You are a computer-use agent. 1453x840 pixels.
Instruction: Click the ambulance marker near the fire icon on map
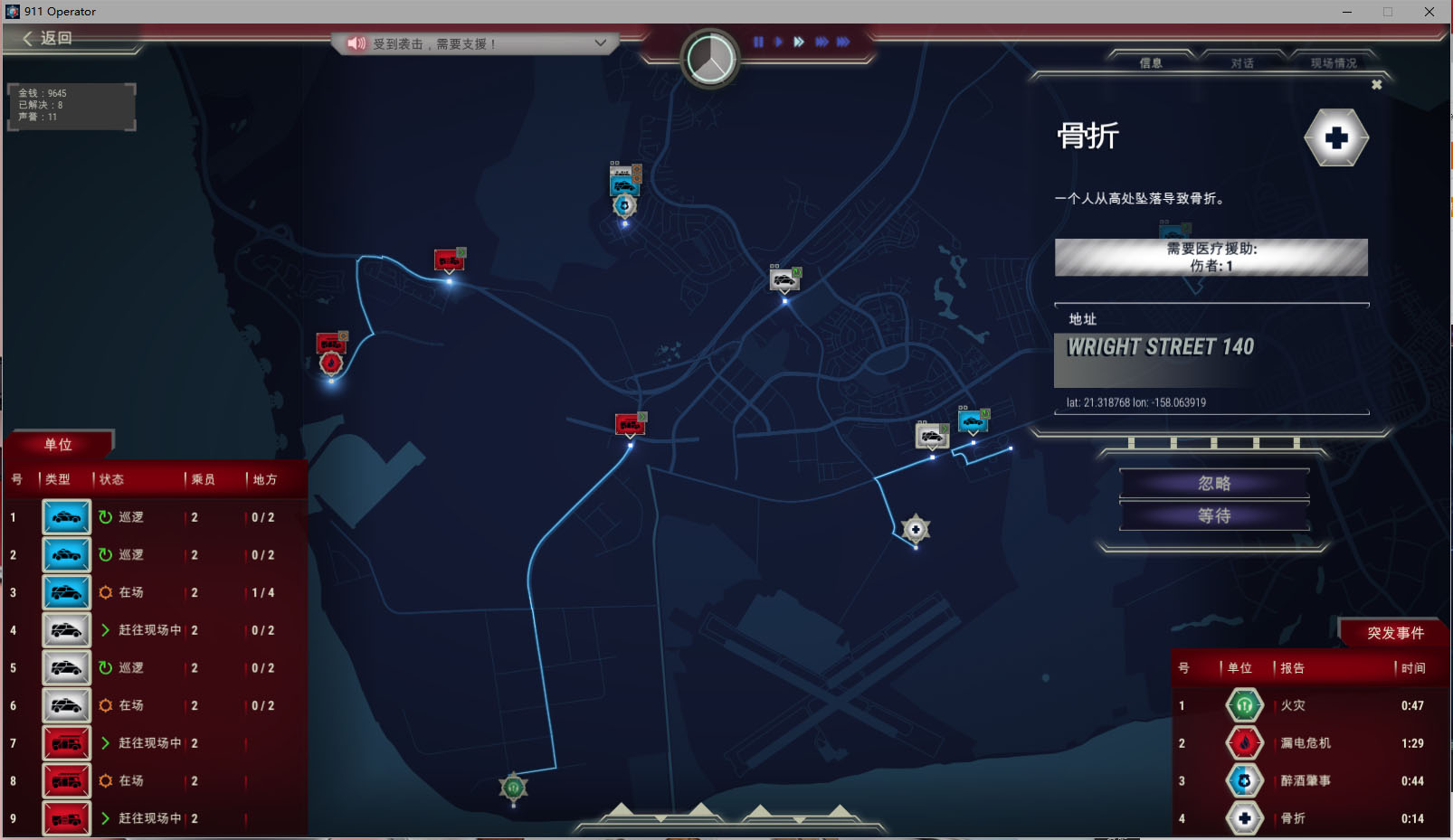[x=328, y=343]
